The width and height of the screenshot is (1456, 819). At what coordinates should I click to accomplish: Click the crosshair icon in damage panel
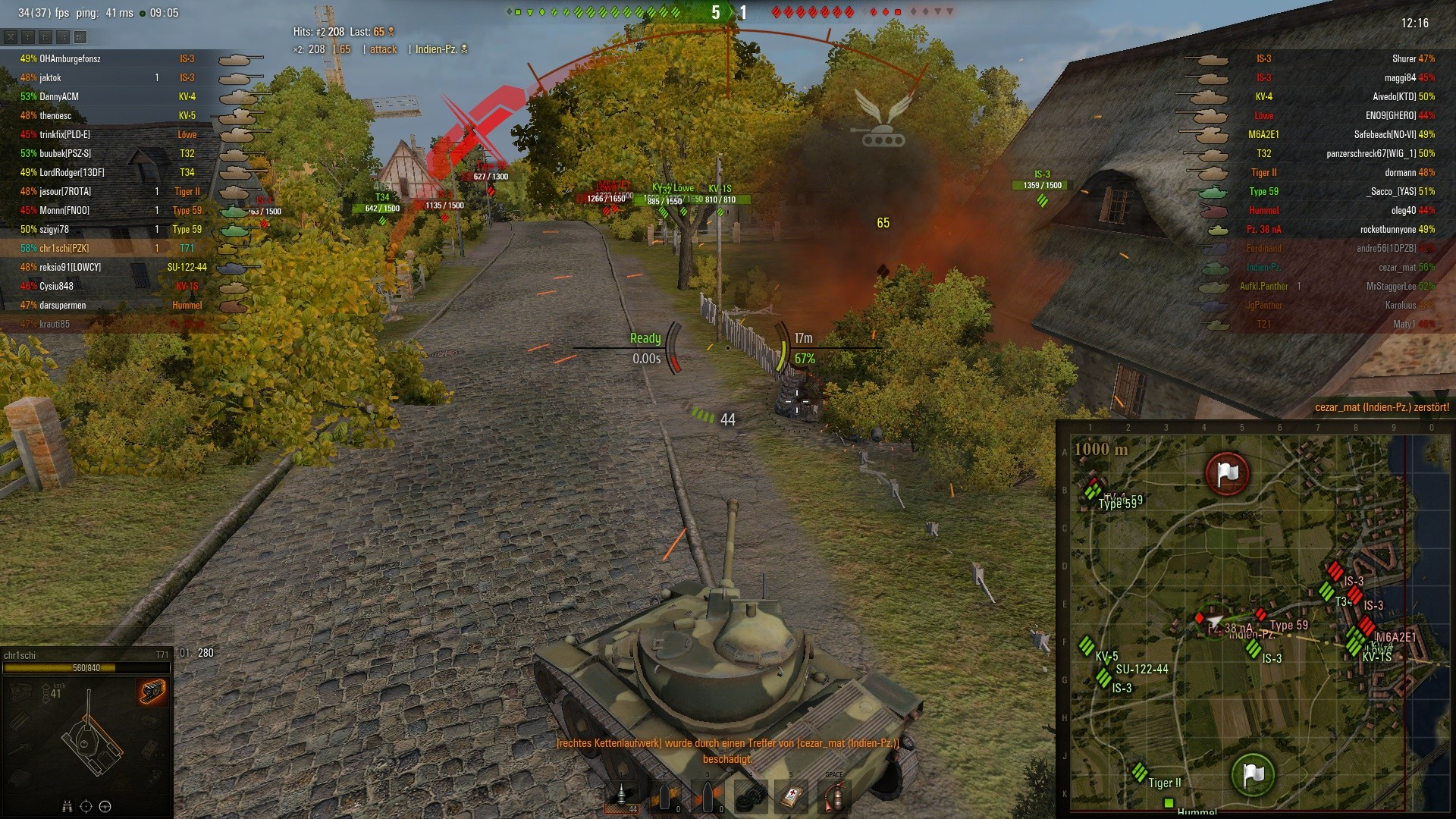pos(86,806)
